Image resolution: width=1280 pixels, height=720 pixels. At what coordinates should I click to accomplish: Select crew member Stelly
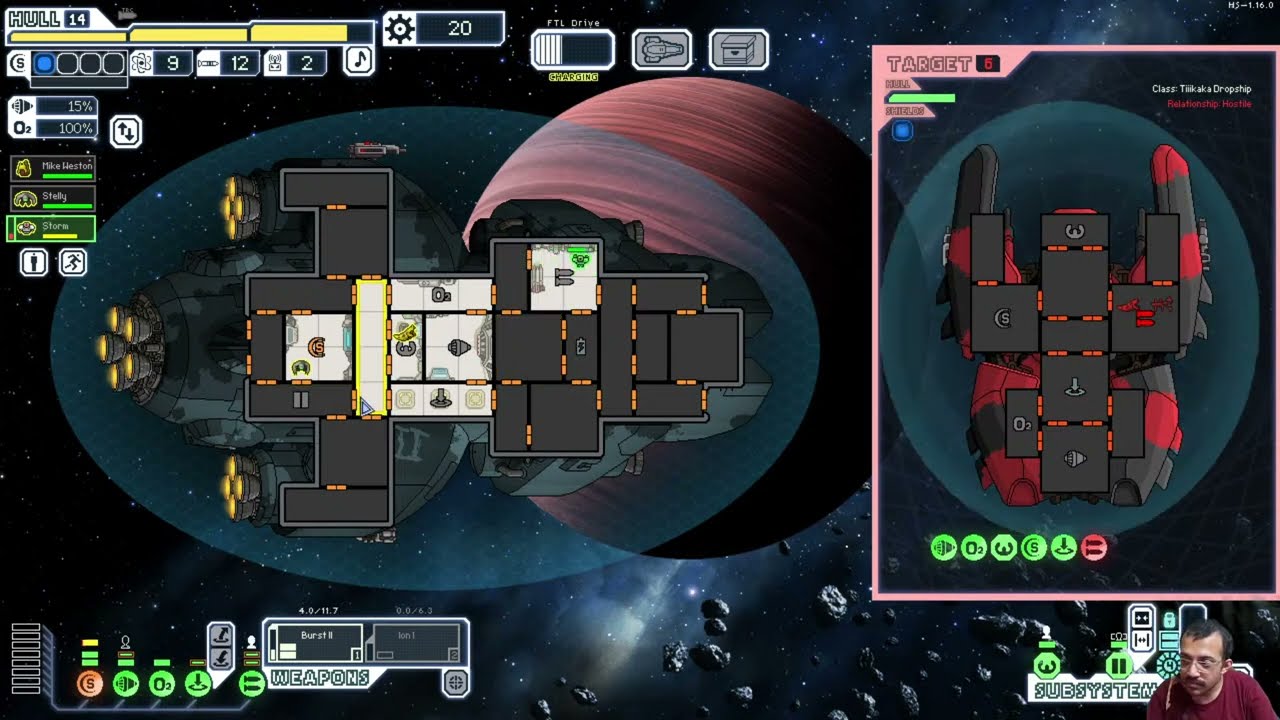(53, 198)
